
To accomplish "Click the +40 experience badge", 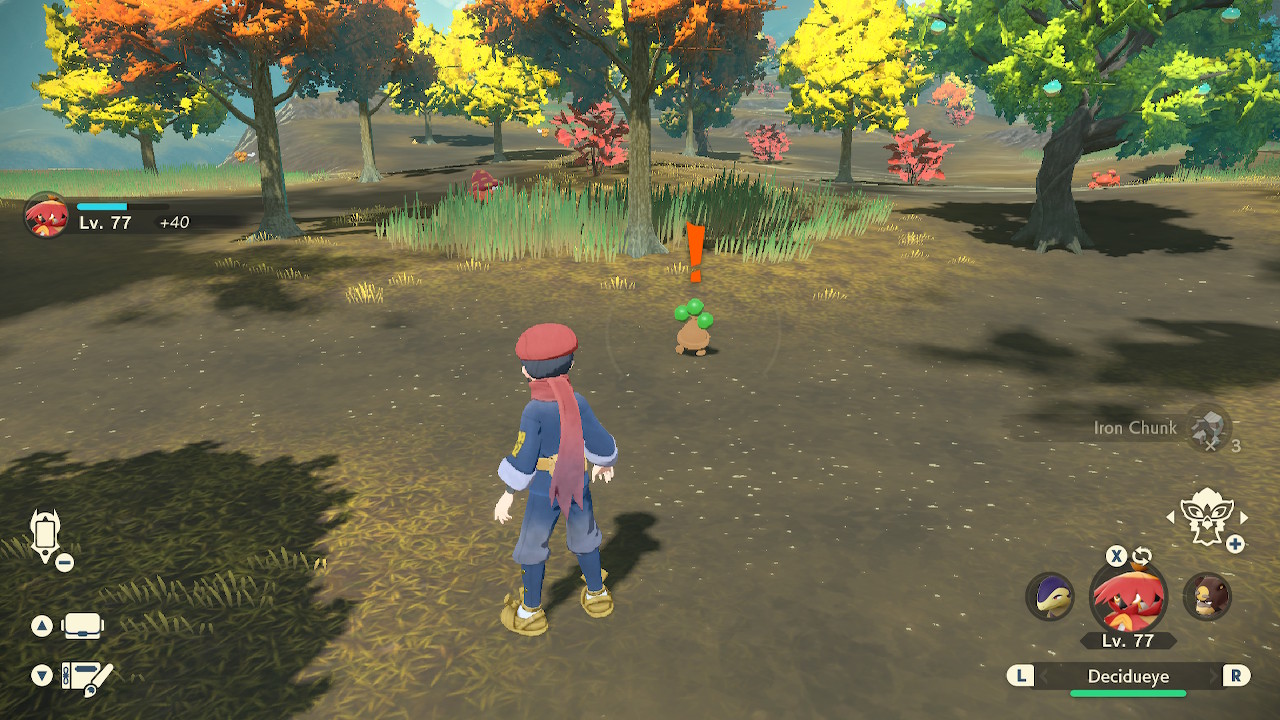I will click(x=174, y=222).
